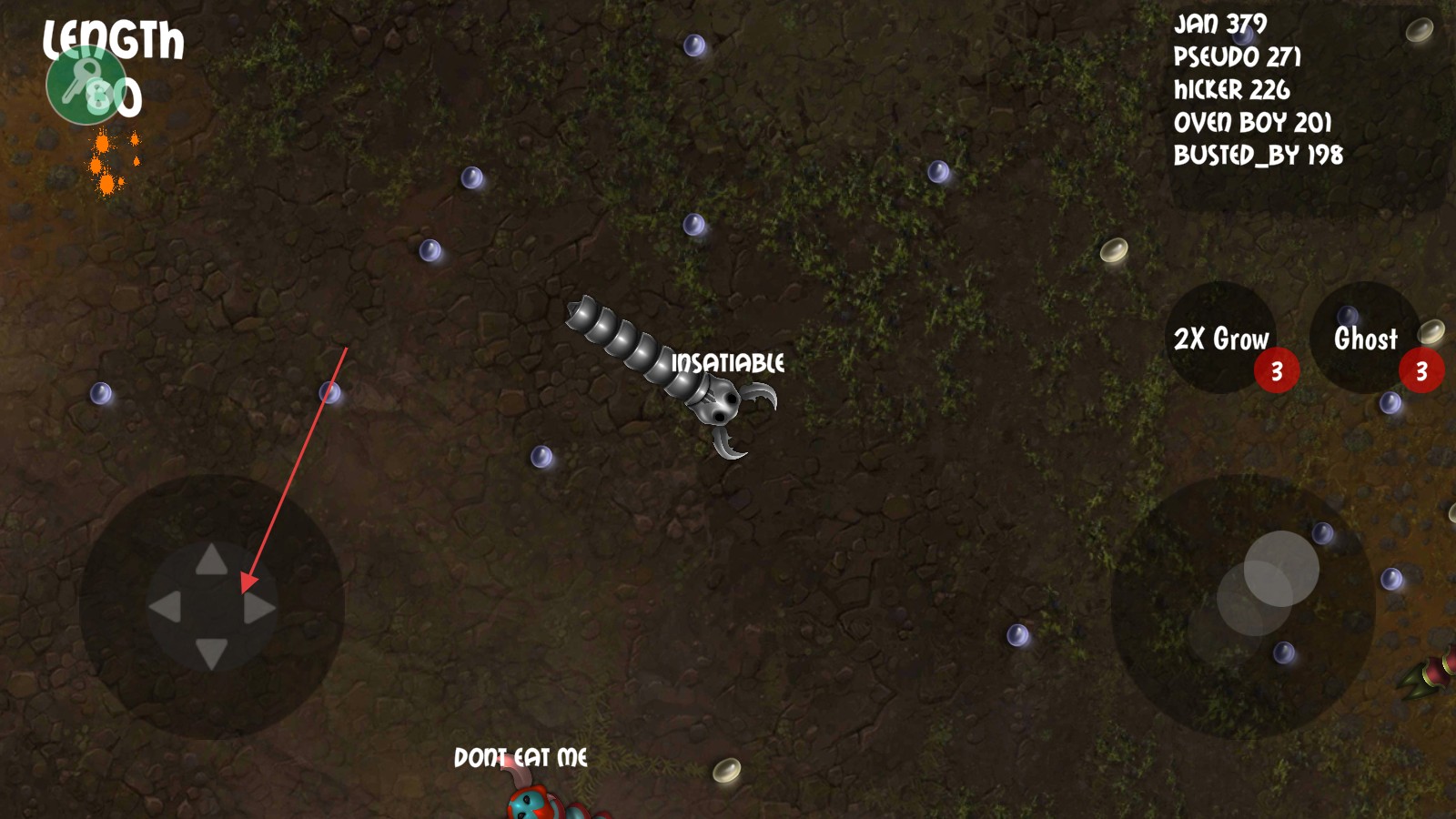Image resolution: width=1456 pixels, height=819 pixels.
Task: Activate the Ghost power-up
Action: point(1365,338)
